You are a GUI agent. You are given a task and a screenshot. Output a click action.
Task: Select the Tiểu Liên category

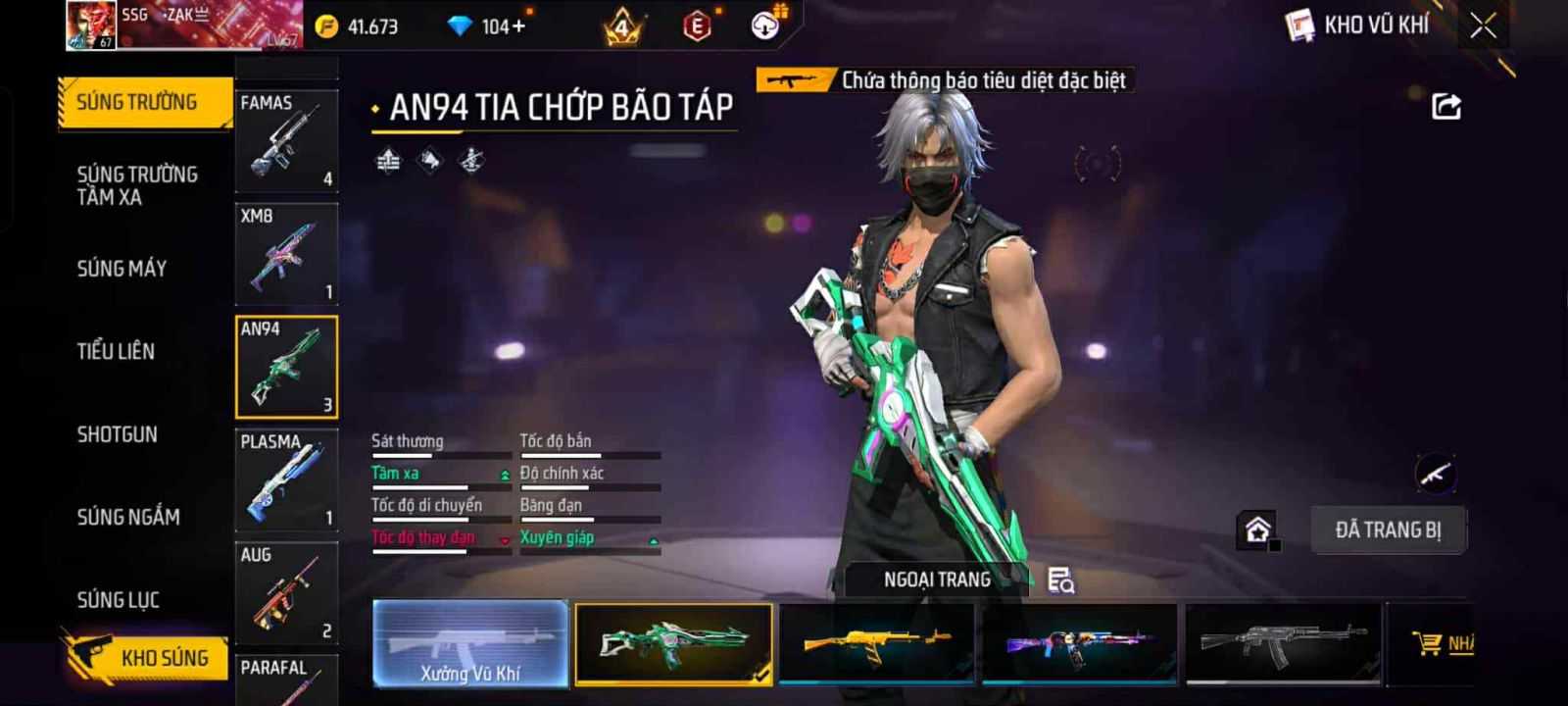pos(116,351)
